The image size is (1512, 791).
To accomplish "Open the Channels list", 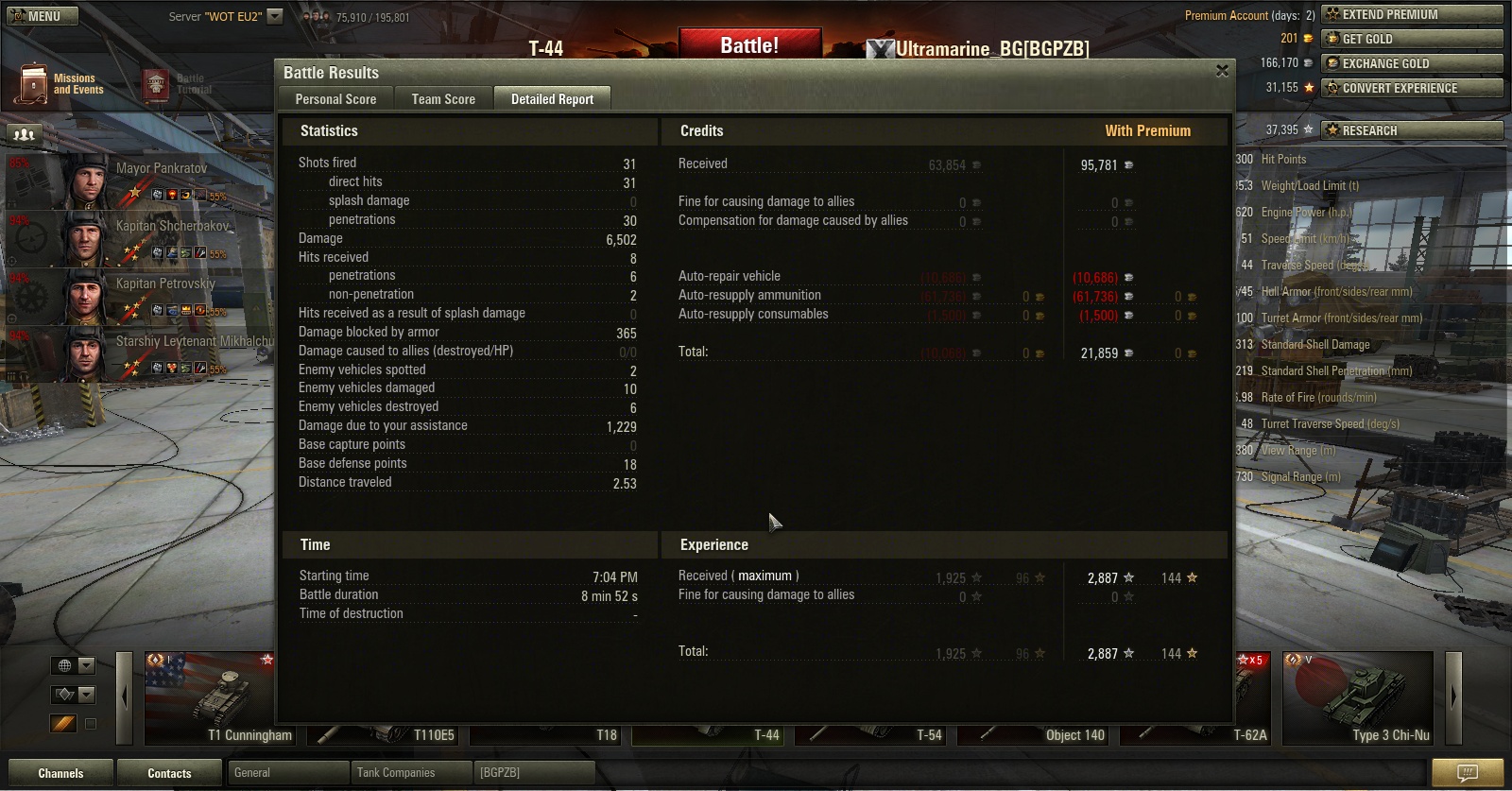I will (60, 773).
